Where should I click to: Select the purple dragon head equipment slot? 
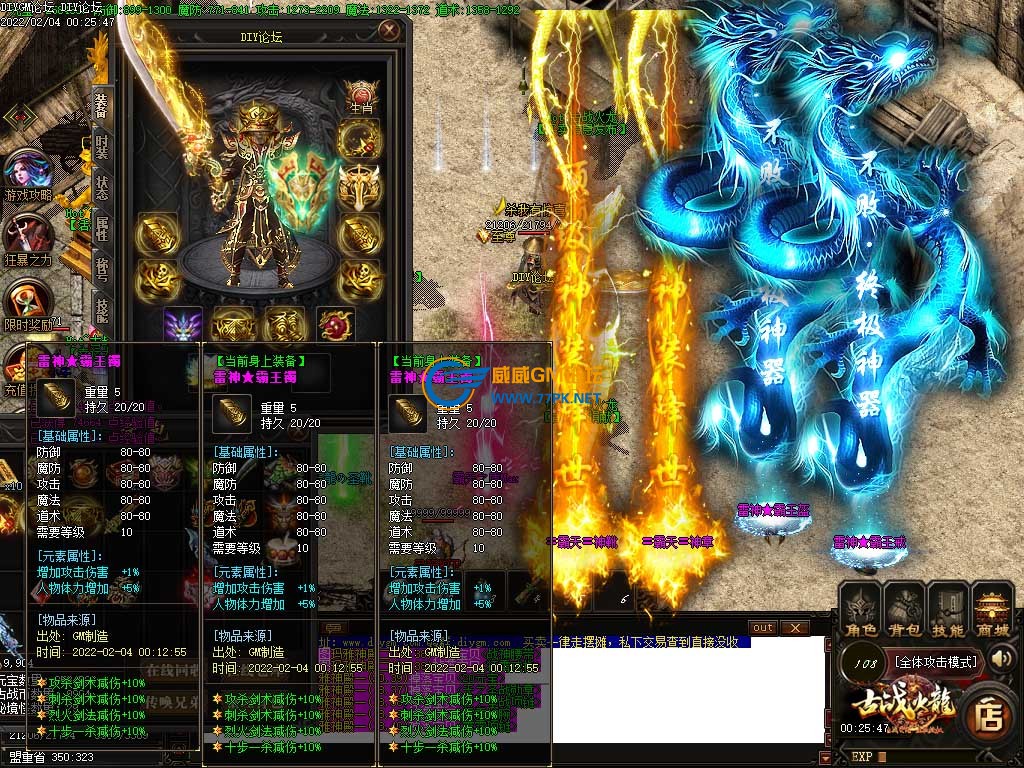183,326
